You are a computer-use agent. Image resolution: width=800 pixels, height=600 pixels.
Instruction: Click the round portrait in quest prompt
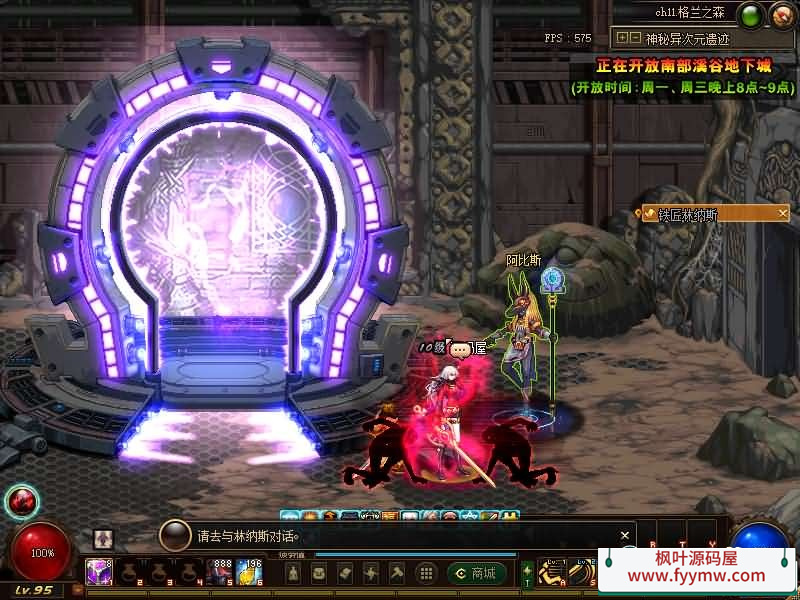(175, 535)
